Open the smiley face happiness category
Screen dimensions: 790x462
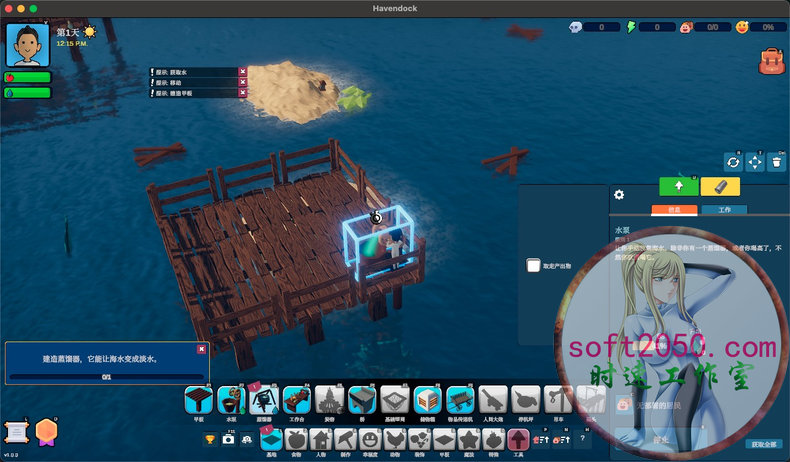pyautogui.click(x=370, y=439)
